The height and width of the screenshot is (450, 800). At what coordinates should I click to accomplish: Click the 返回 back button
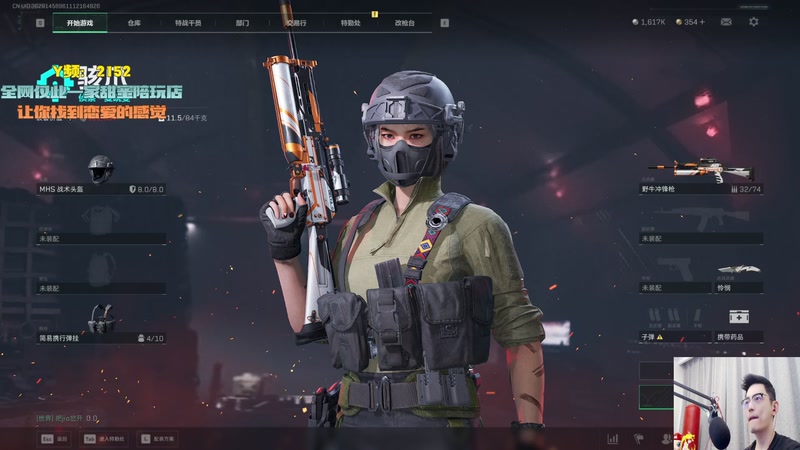[x=55, y=438]
